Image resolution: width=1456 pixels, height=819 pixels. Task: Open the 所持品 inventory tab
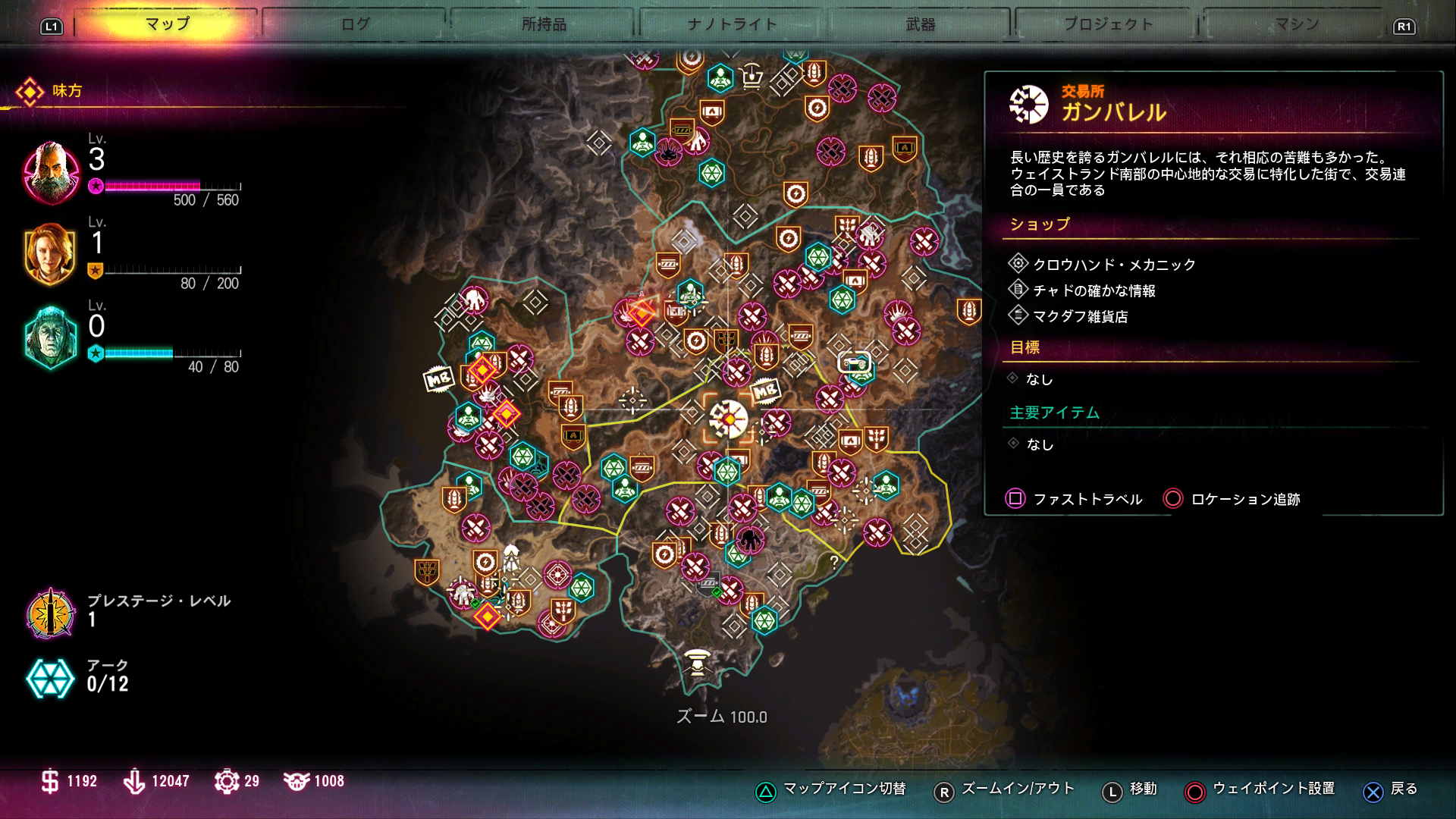[544, 24]
